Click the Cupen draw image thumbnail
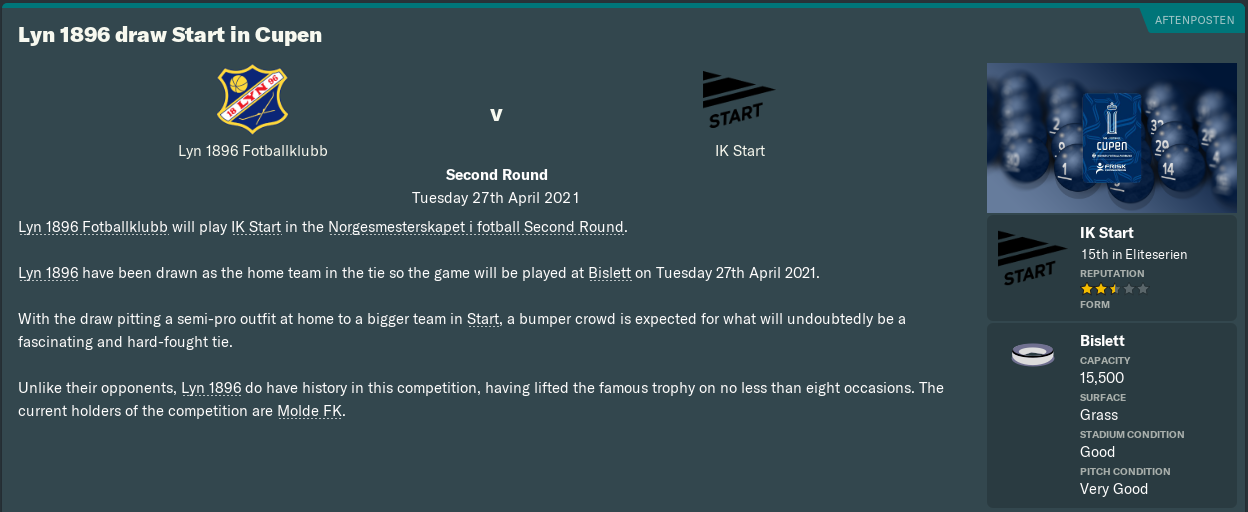 (1111, 138)
